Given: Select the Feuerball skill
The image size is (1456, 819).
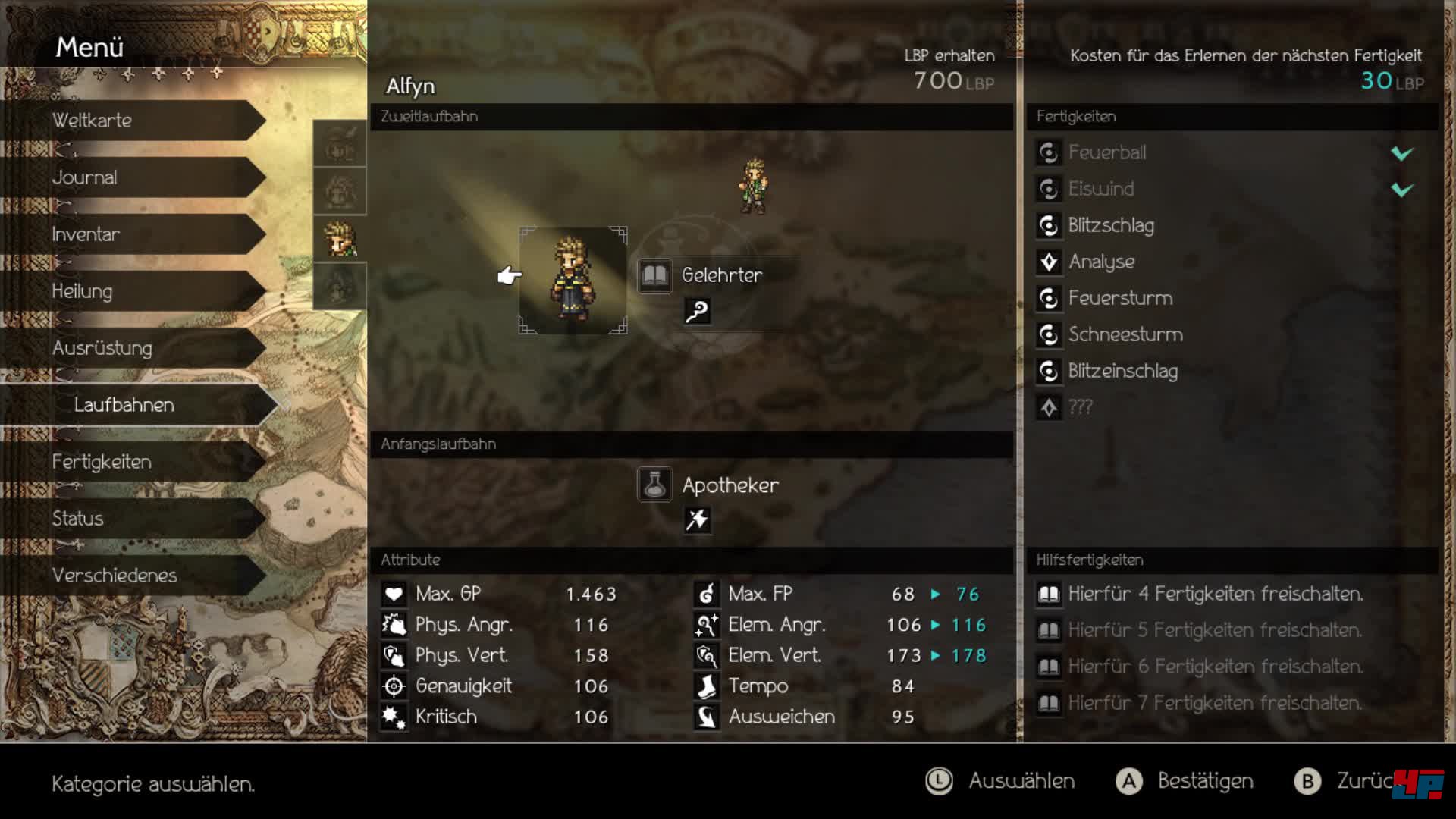Looking at the screenshot, I should pos(1107,152).
